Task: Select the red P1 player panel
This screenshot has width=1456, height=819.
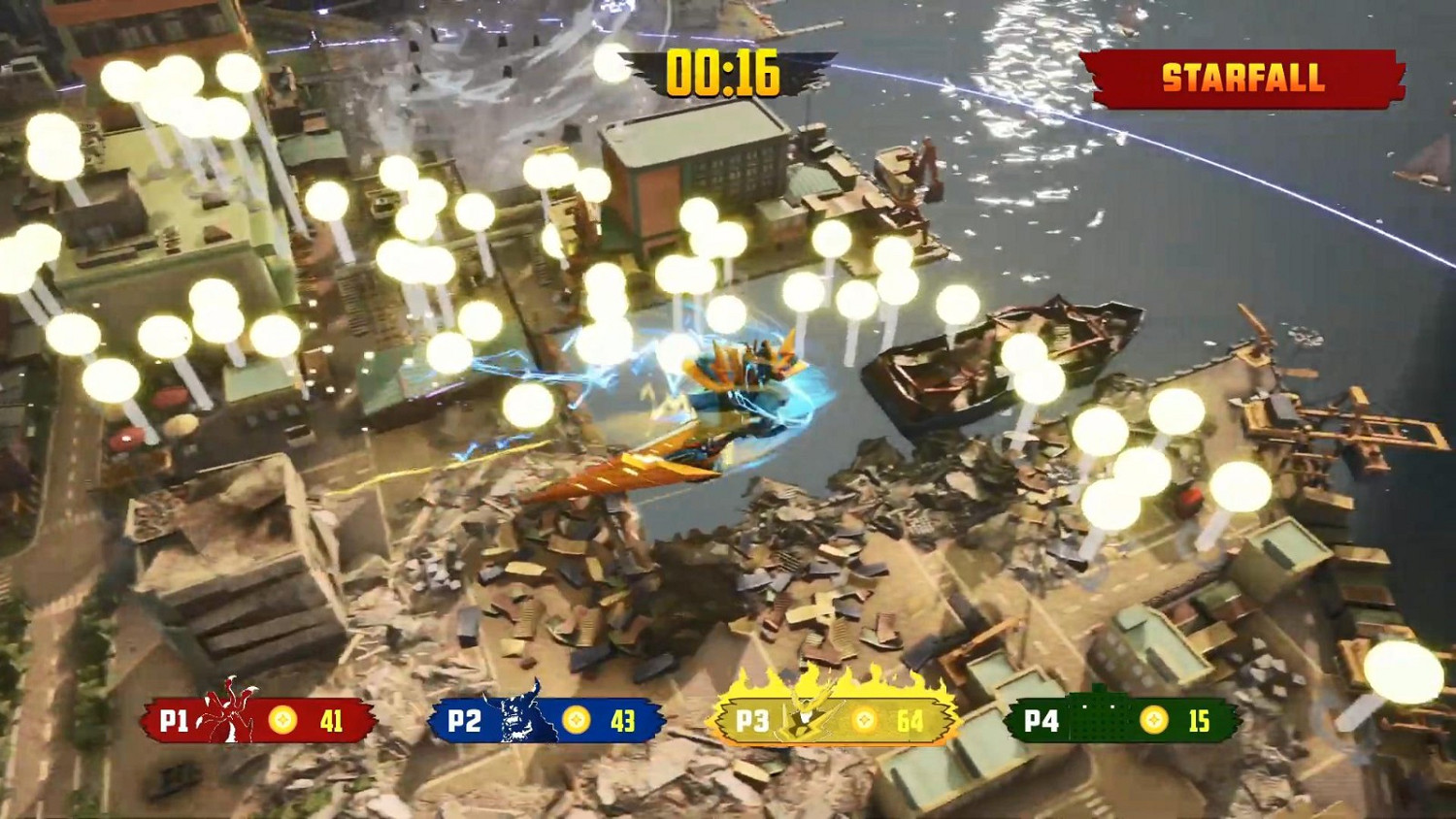Action: click(x=258, y=720)
